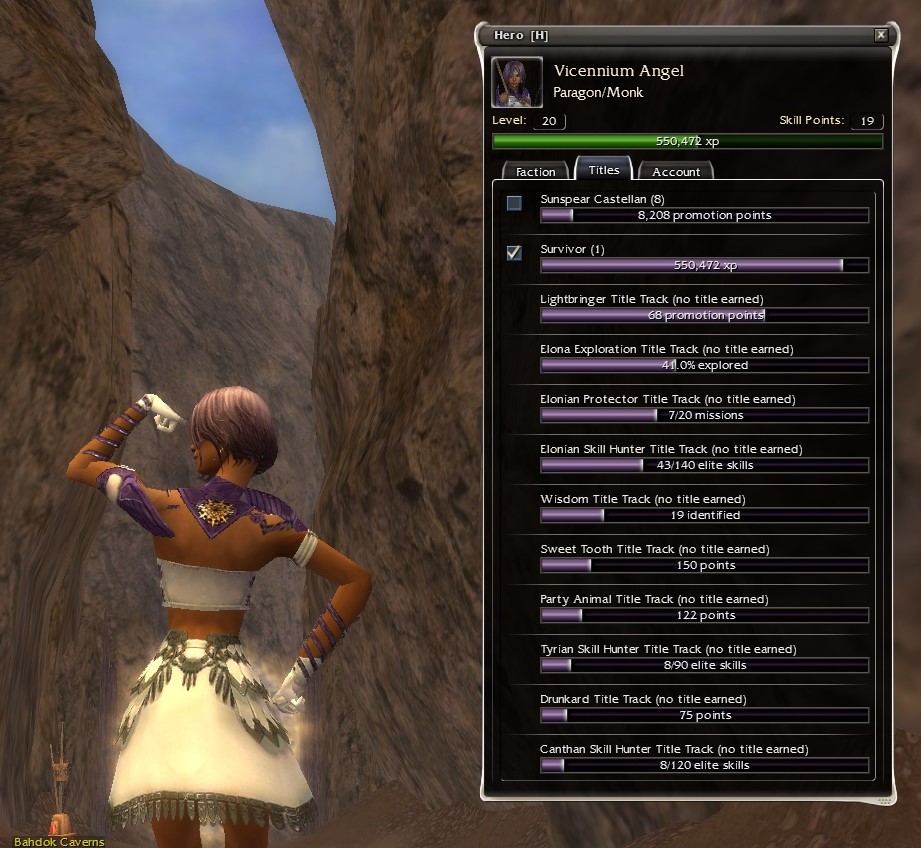
Task: Switch to the Faction tab
Action: [x=535, y=172]
